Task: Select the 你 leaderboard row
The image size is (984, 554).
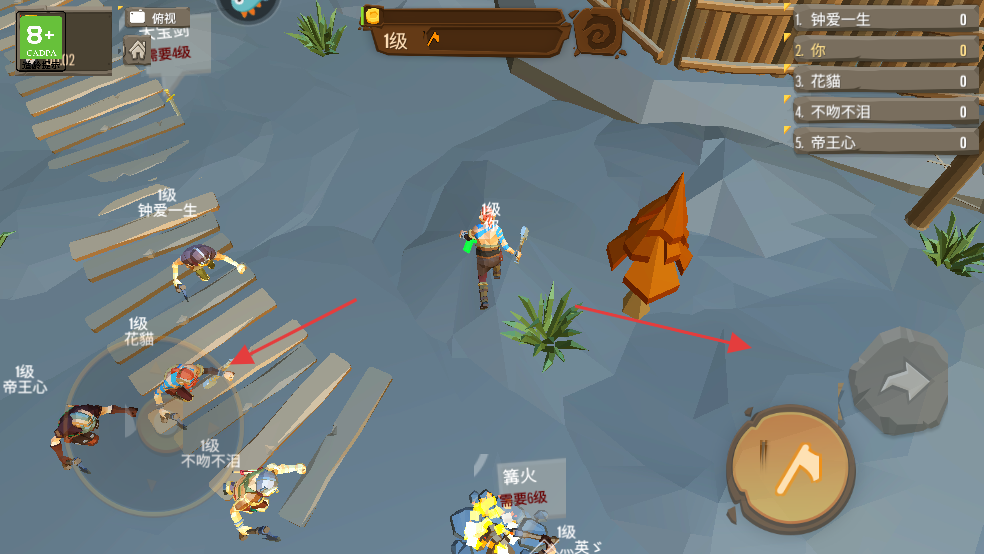Action: [882, 50]
